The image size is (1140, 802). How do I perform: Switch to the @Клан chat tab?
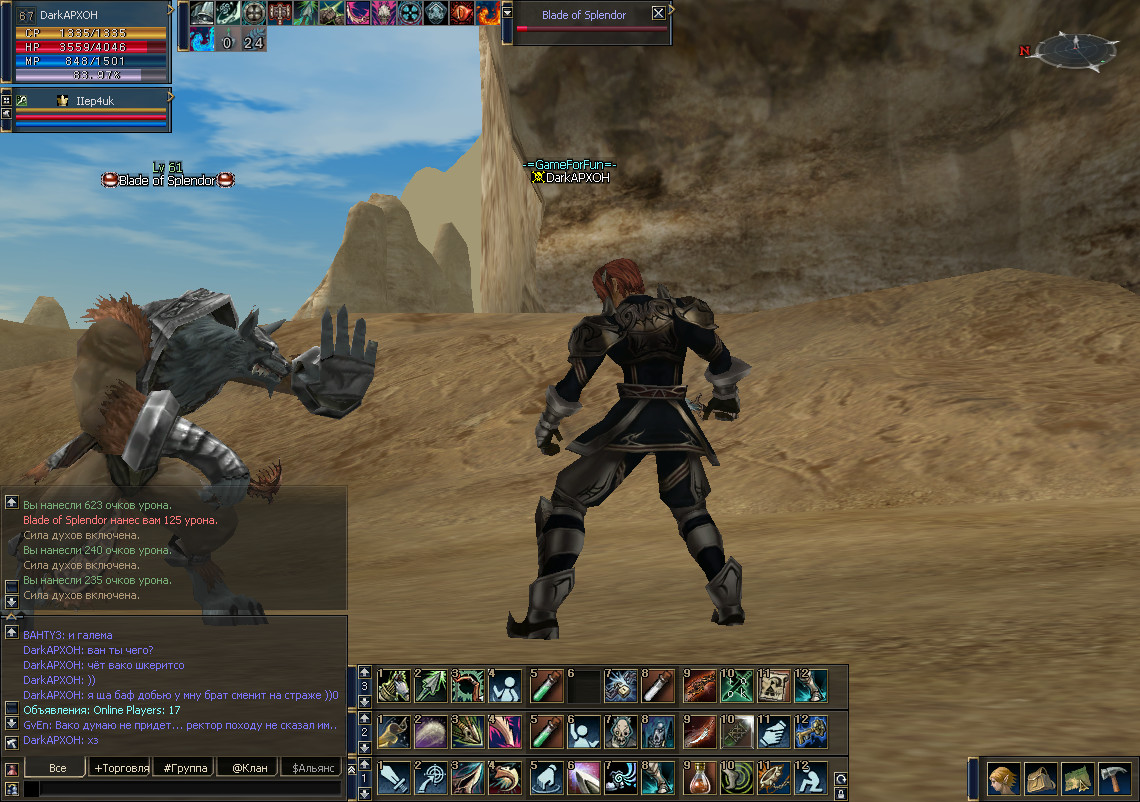(x=247, y=768)
